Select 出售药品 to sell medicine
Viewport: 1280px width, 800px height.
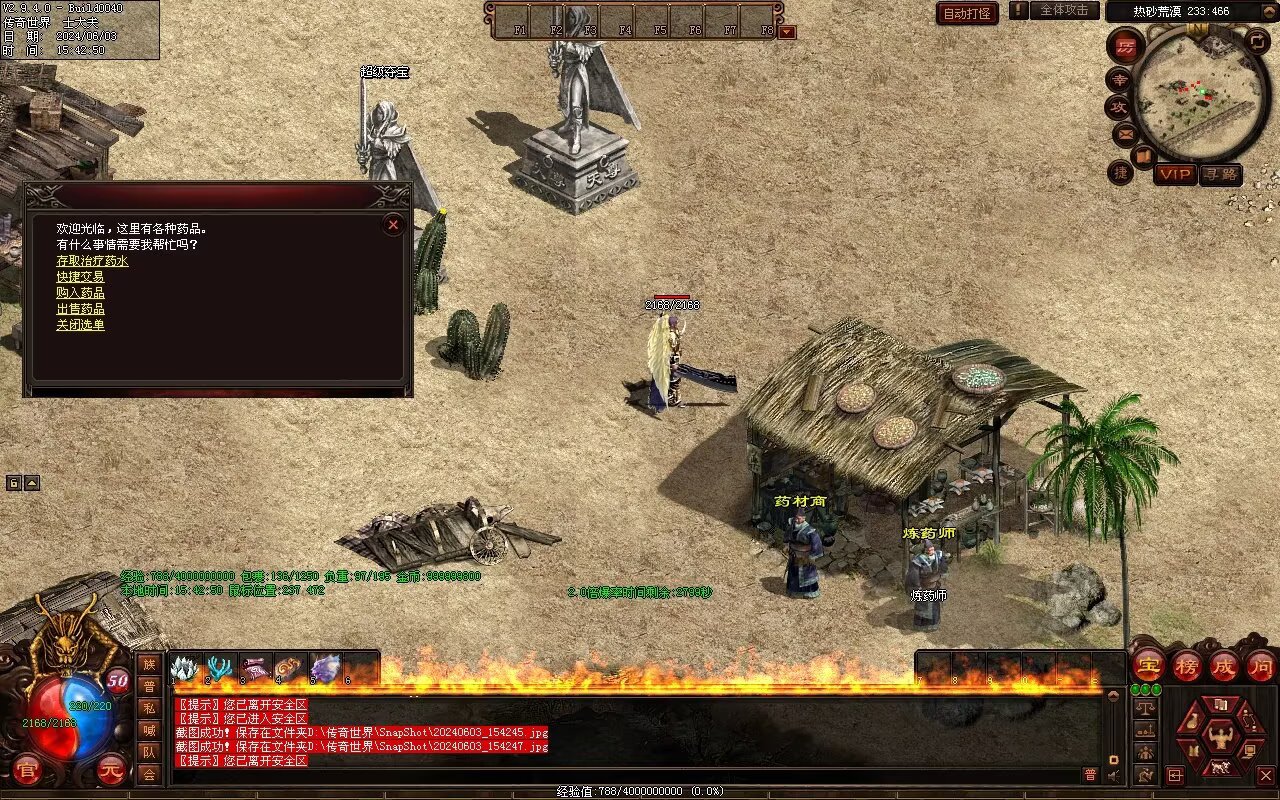tap(80, 309)
